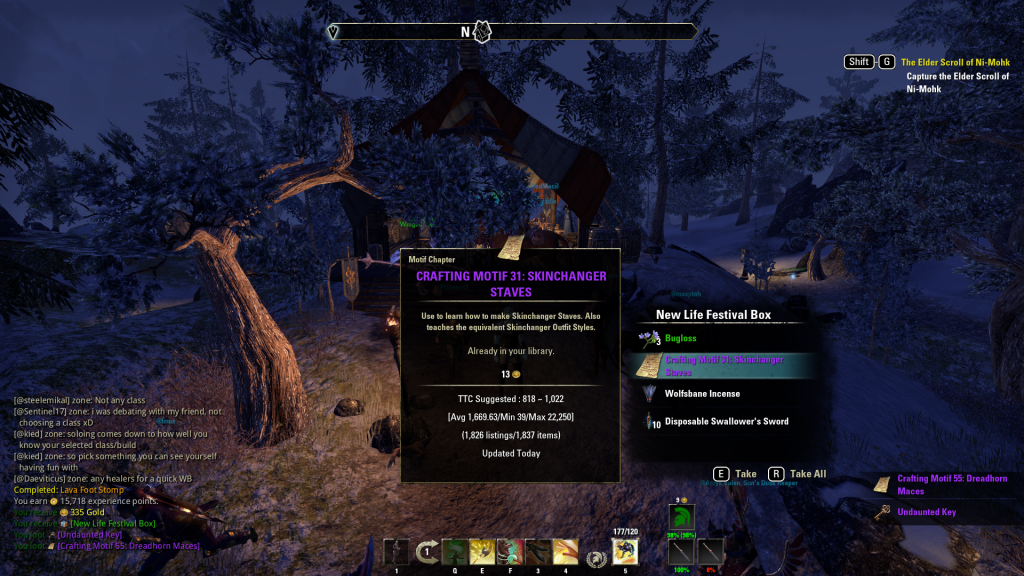Image resolution: width=1024 pixels, height=576 pixels.
Task: Activate the green figure ability on Q
Action: click(x=455, y=552)
